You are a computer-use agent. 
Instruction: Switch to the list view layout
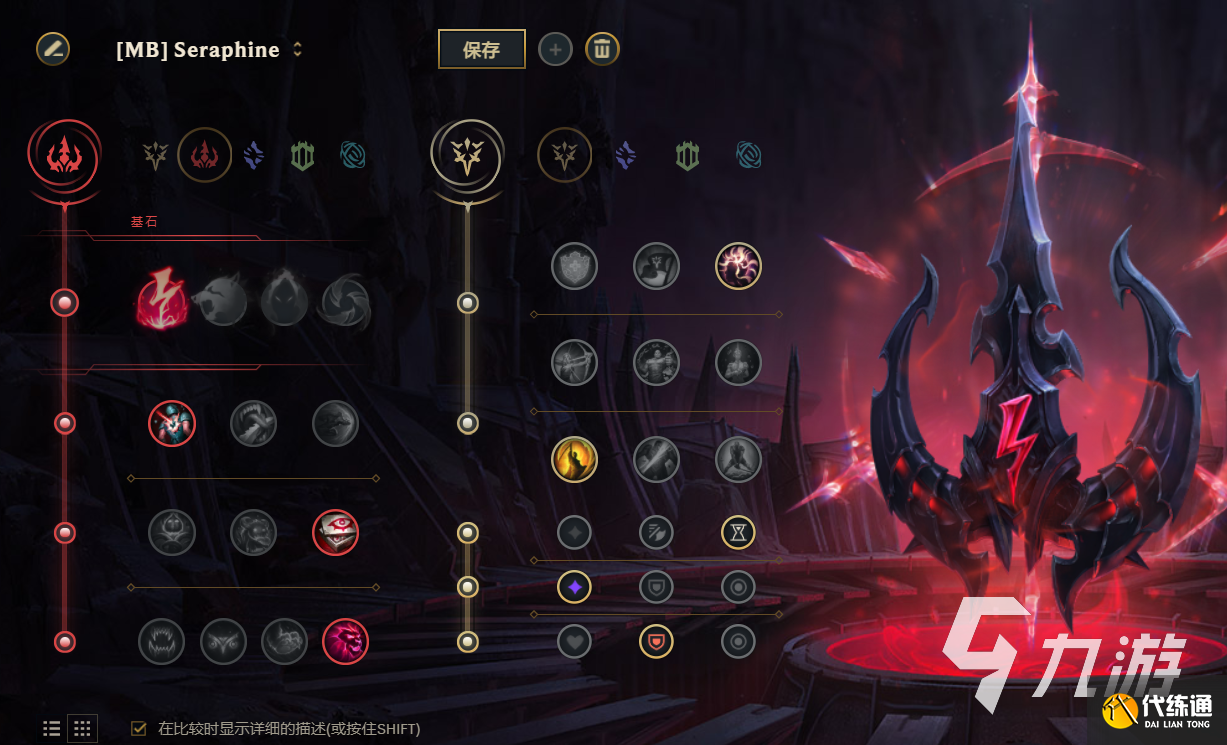(x=52, y=729)
